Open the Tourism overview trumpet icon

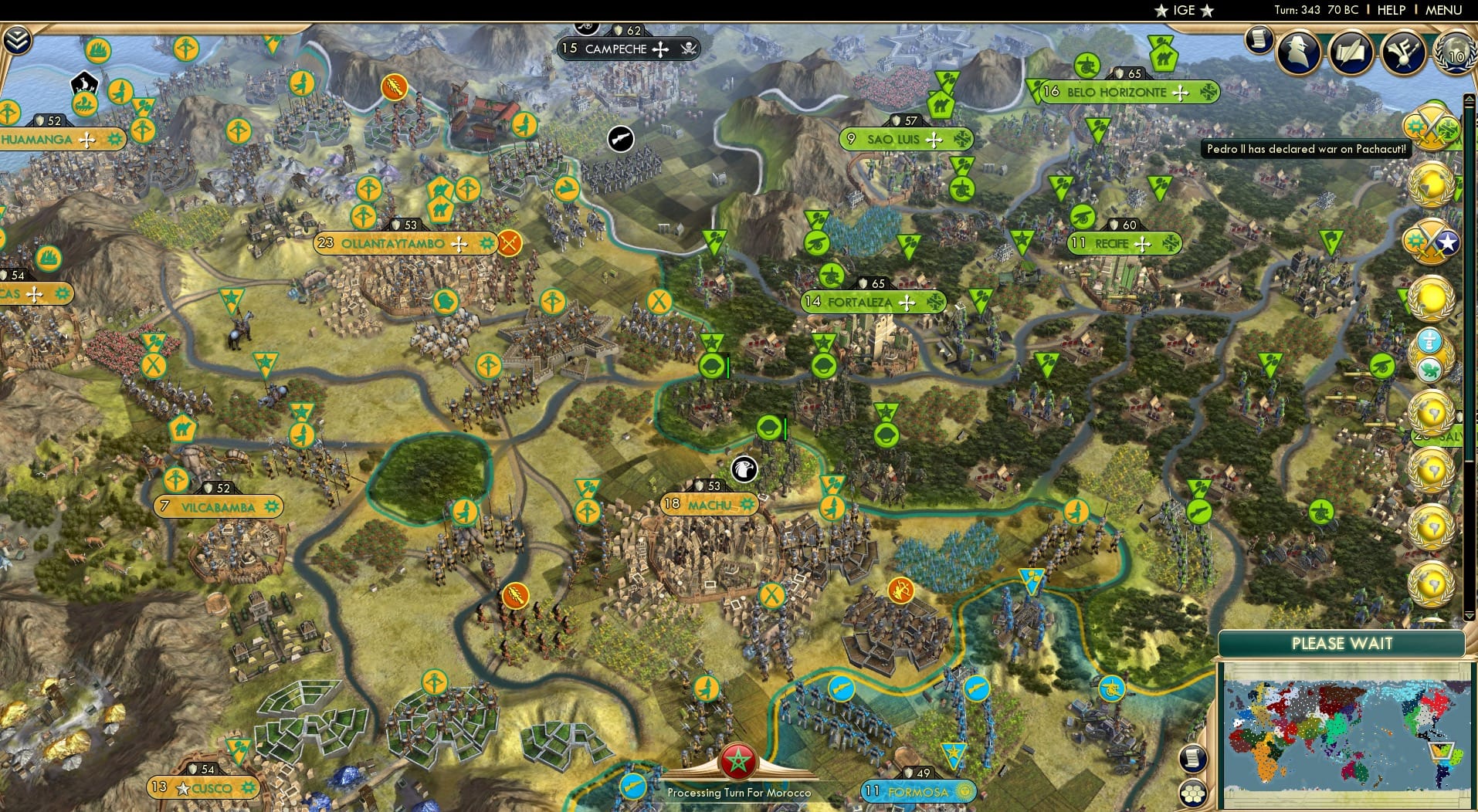(x=1404, y=52)
